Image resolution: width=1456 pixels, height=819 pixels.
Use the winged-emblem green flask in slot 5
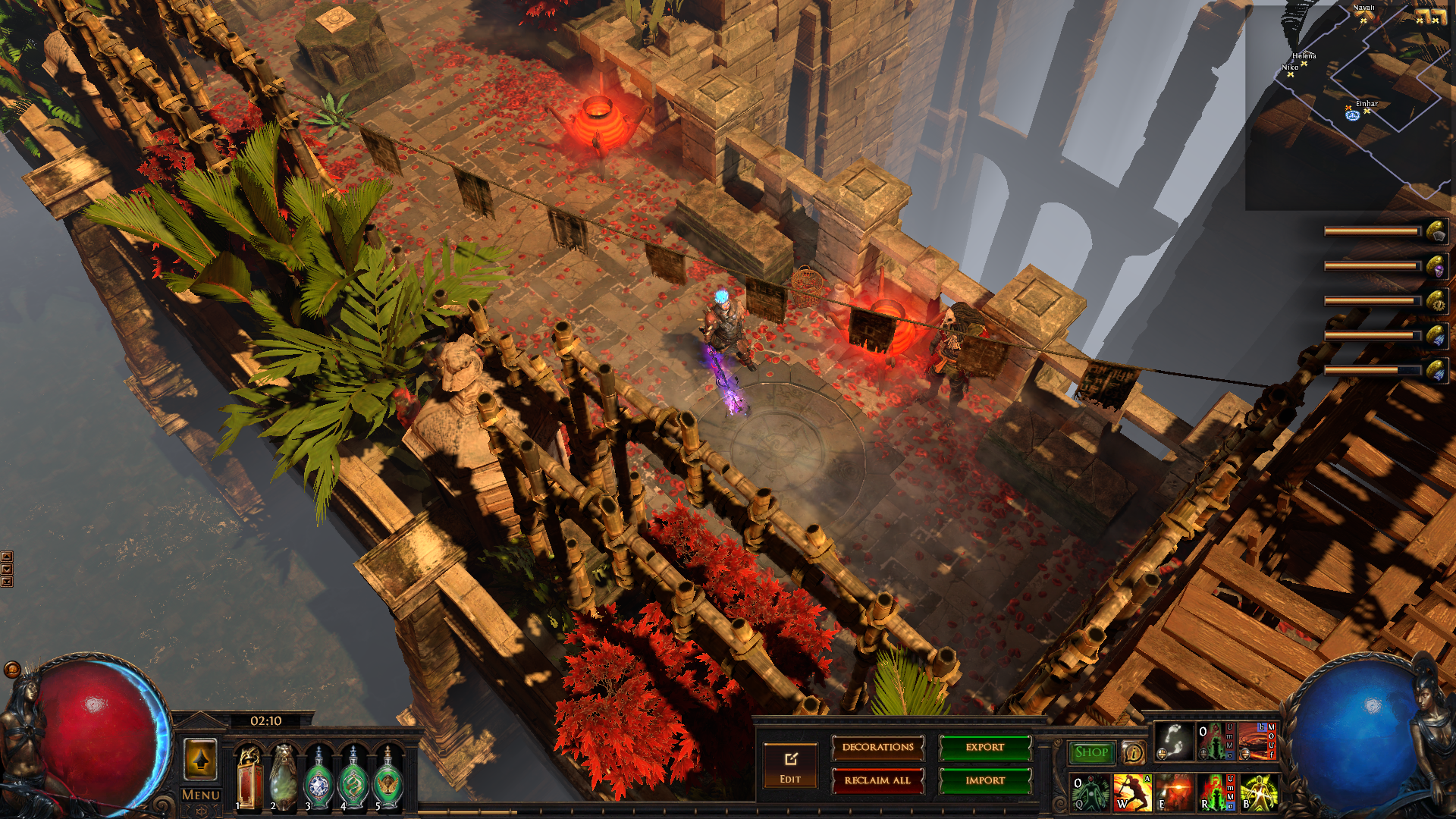(388, 779)
